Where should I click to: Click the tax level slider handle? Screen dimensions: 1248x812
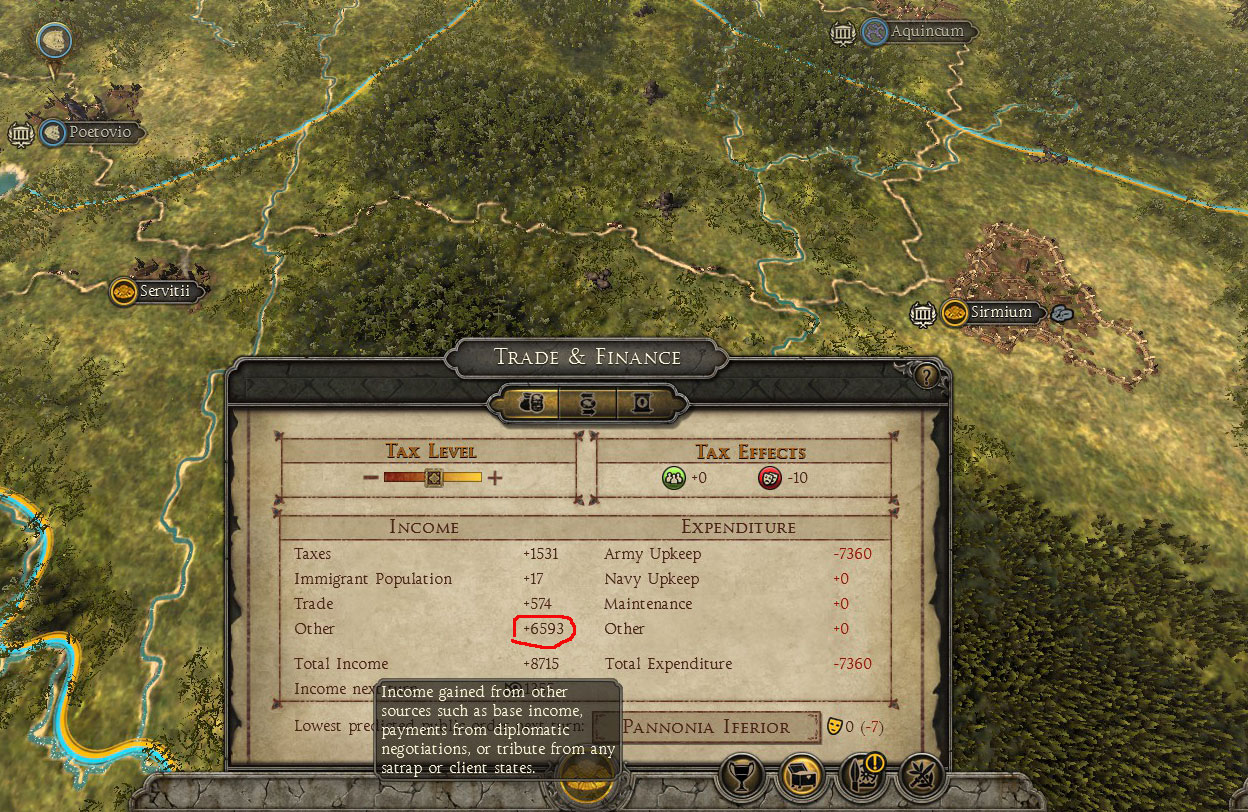click(433, 478)
